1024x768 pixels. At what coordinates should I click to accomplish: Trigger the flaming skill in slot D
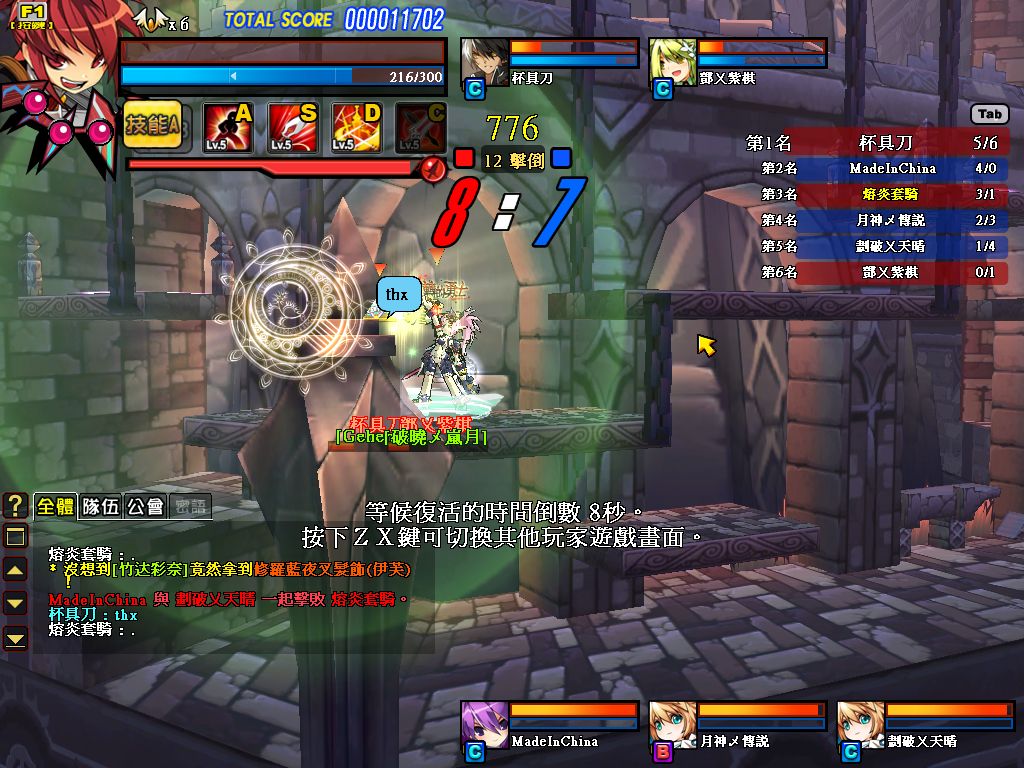357,128
